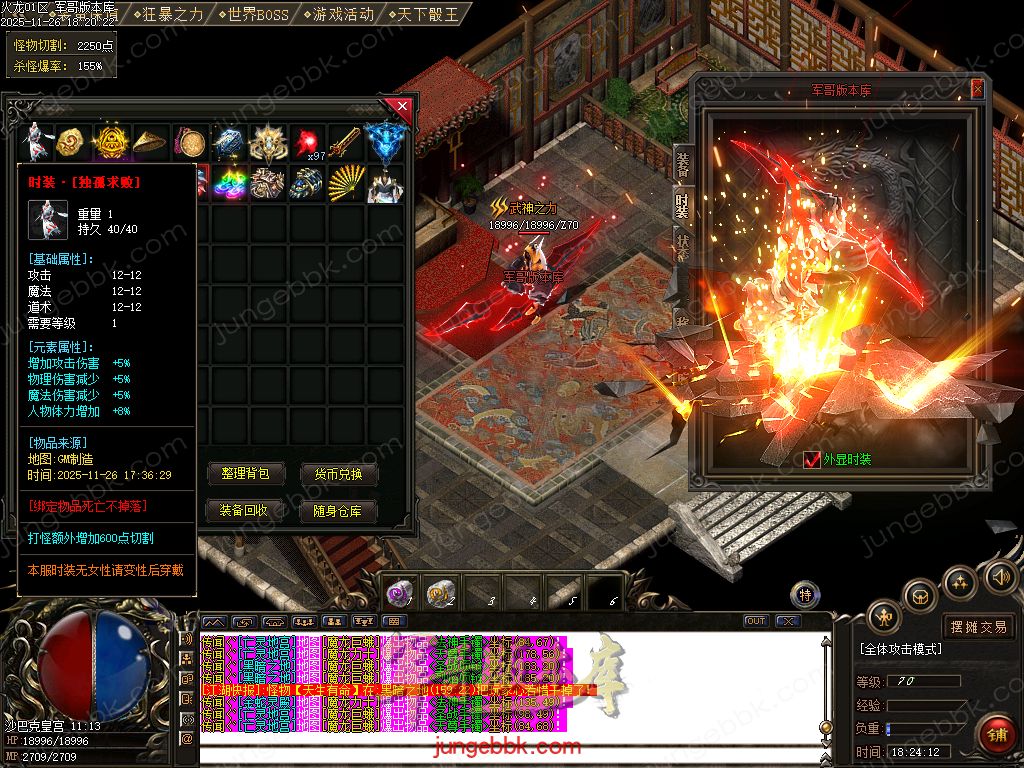Switch to the 状态 status tab
This screenshot has height=768, width=1024.
tap(682, 246)
